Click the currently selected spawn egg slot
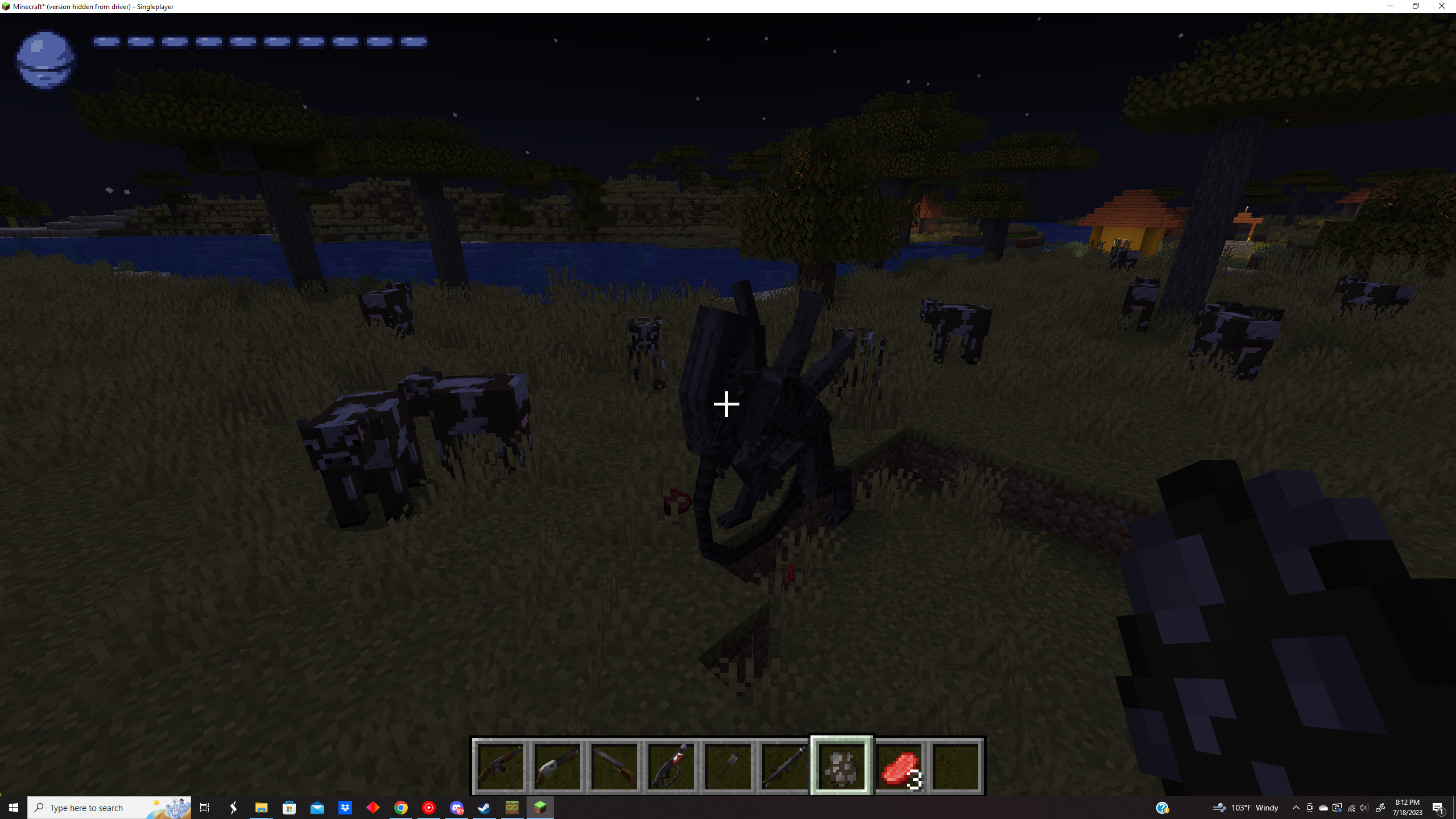The width and height of the screenshot is (1456, 819). coord(842,765)
